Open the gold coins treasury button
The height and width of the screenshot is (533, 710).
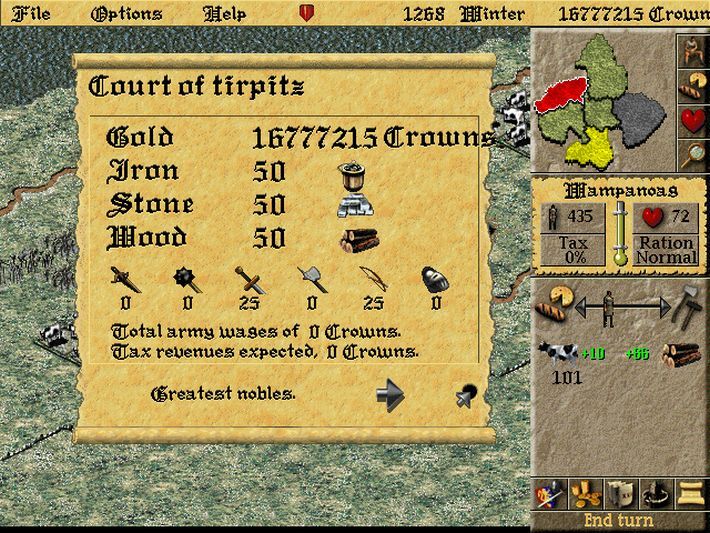click(x=584, y=493)
